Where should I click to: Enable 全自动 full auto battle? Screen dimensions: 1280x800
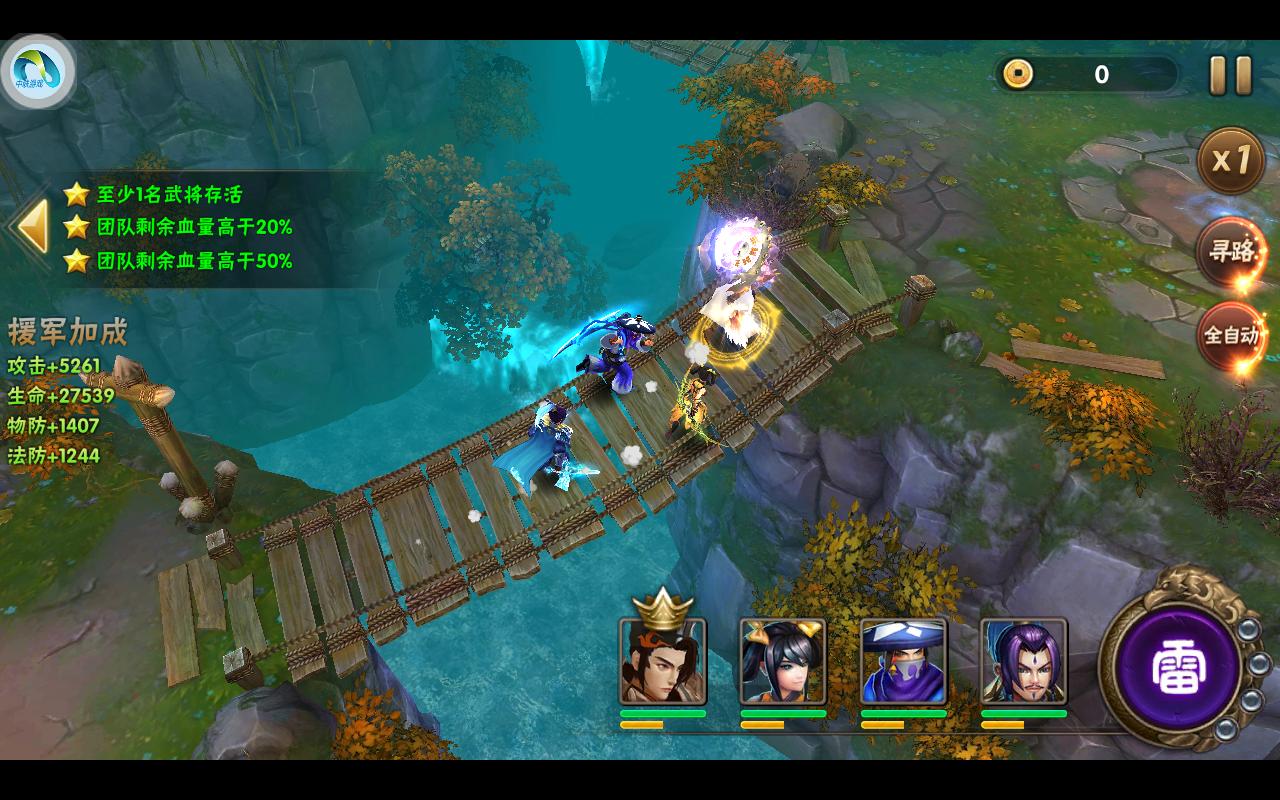point(1231,335)
